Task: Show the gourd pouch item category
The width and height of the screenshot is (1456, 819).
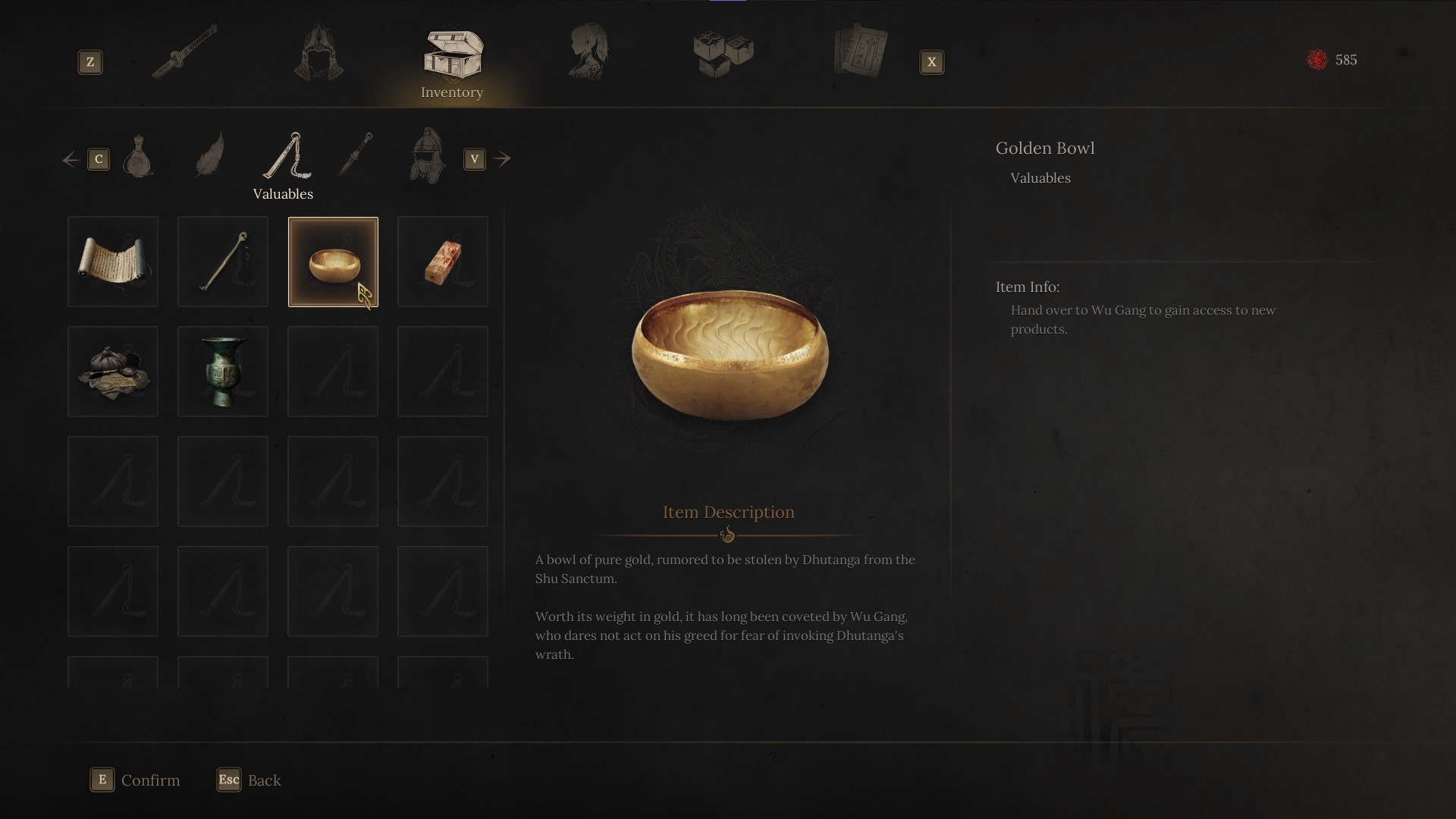Action: [x=138, y=156]
